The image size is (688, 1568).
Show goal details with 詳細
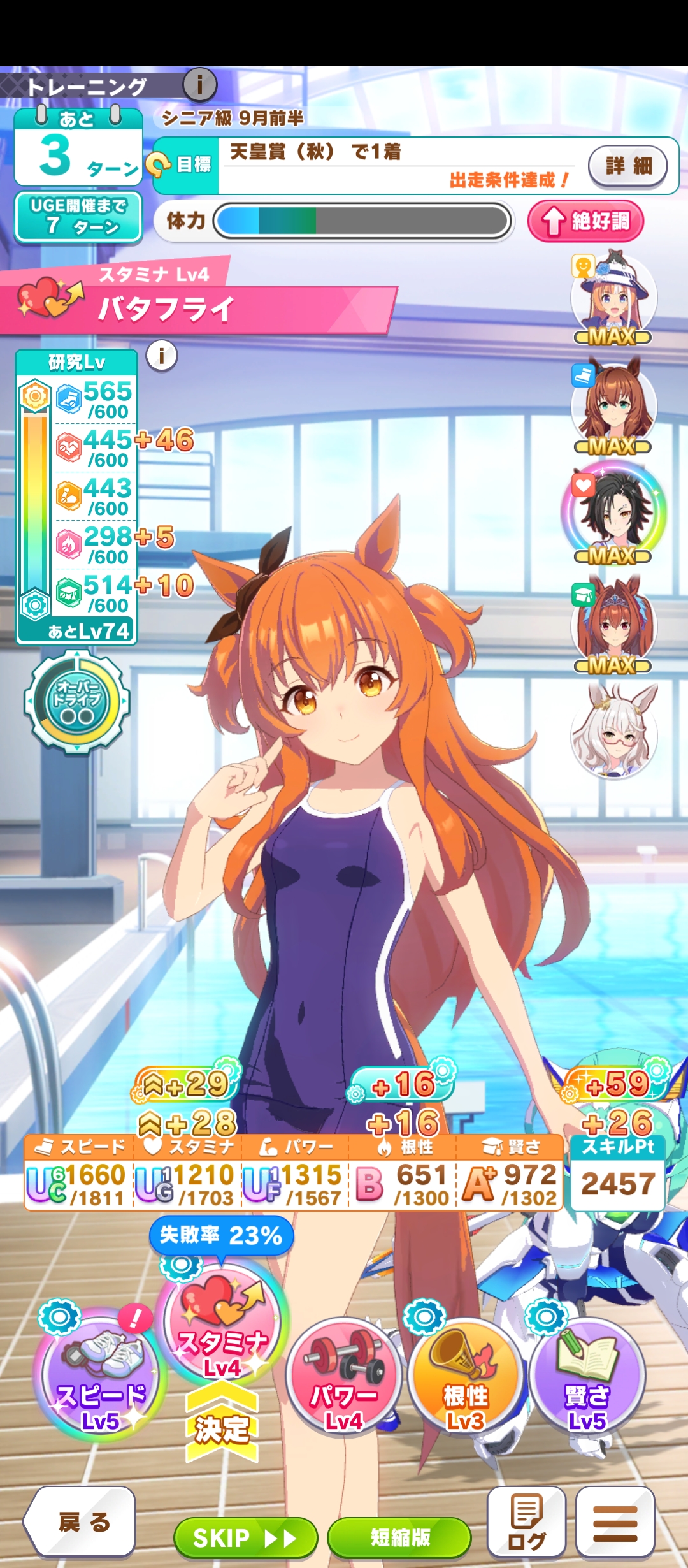pyautogui.click(x=628, y=166)
